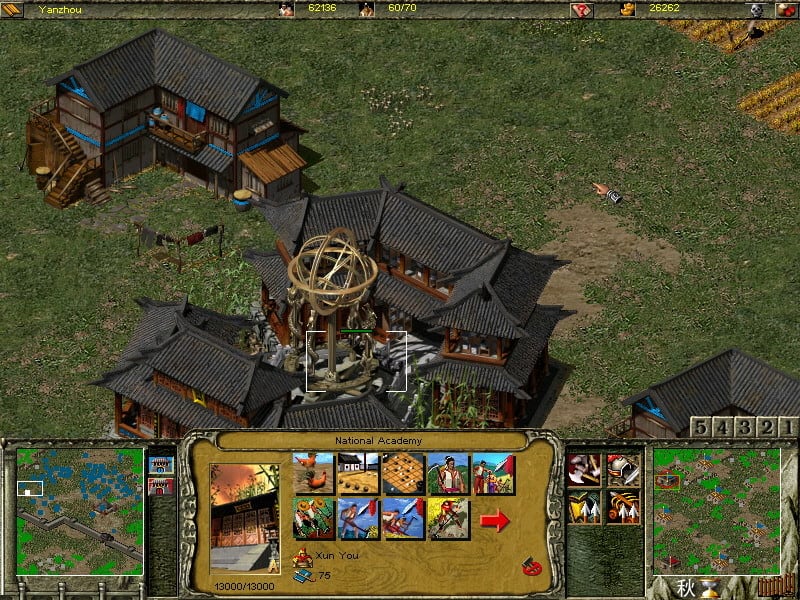
Task: Open the National Academy building portrait
Action: click(x=247, y=517)
